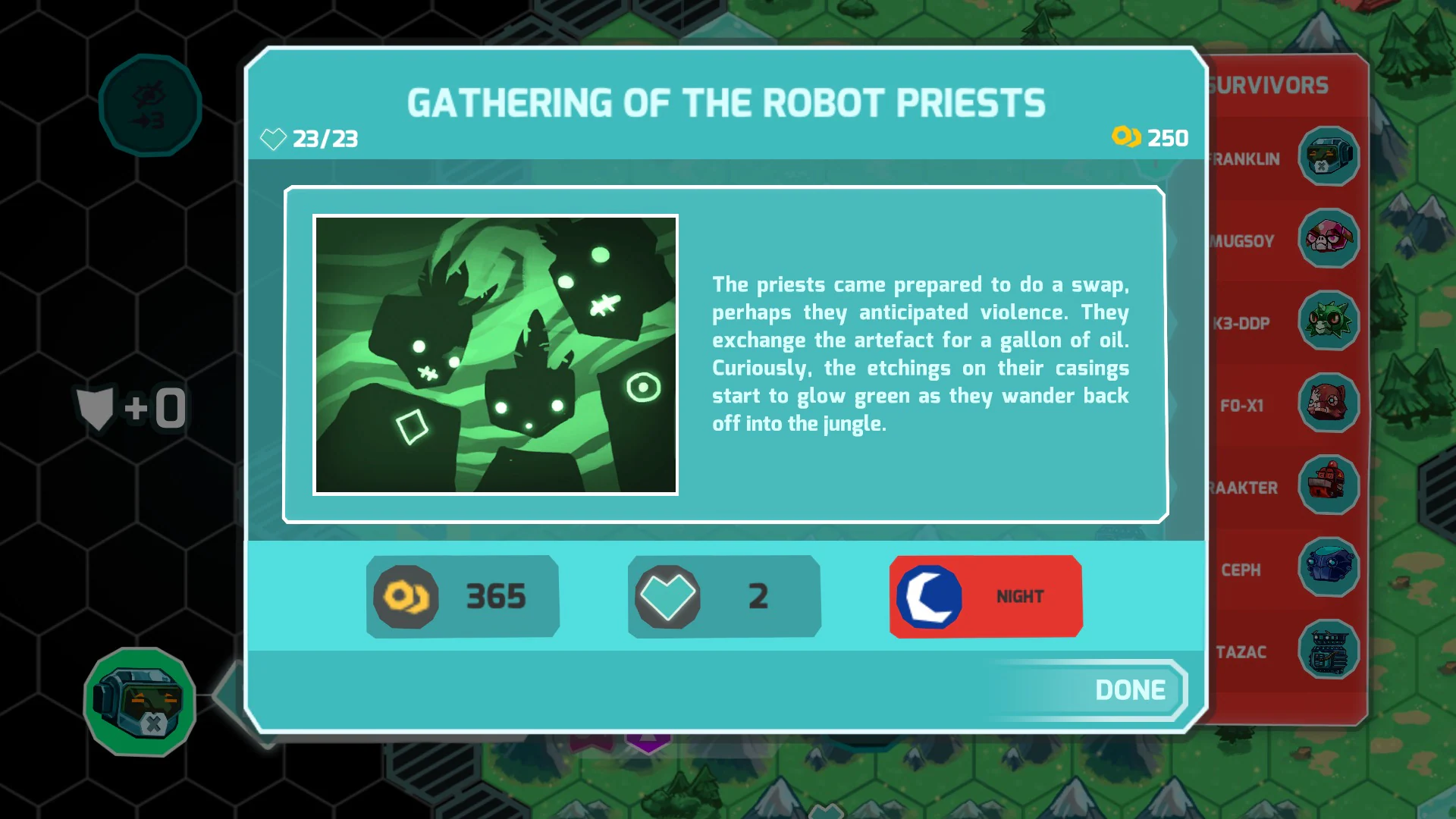Click Raakter's red robot icon

(x=1329, y=486)
